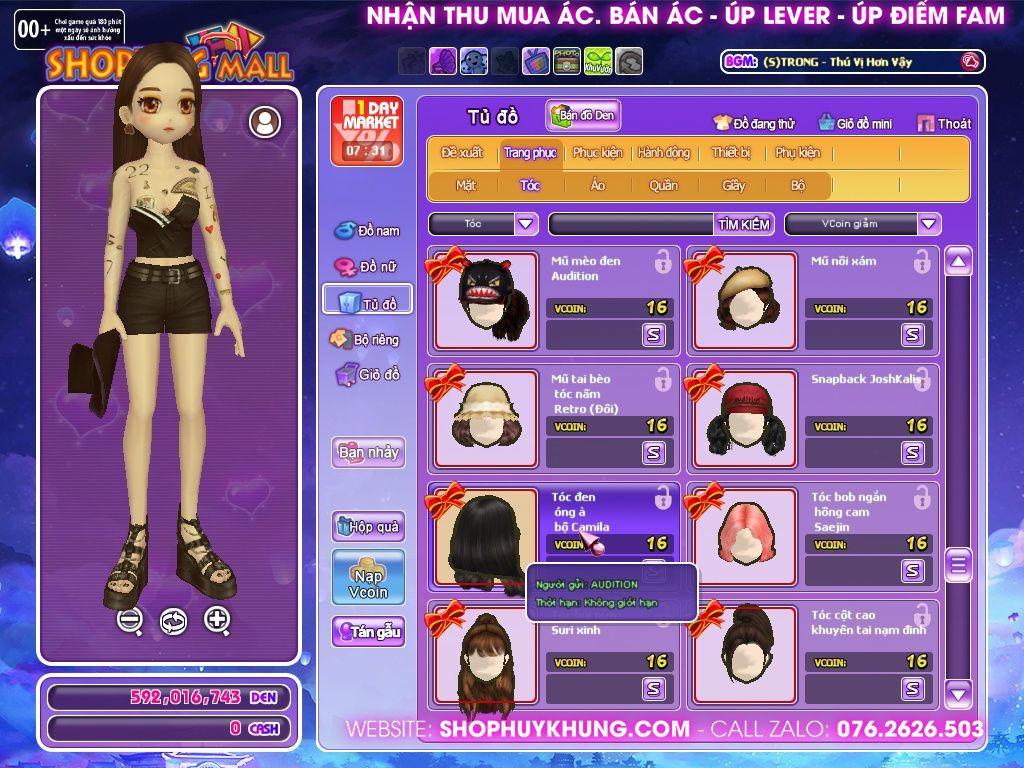
Task: Open the VCoin giảm sort dropdown
Action: [929, 224]
